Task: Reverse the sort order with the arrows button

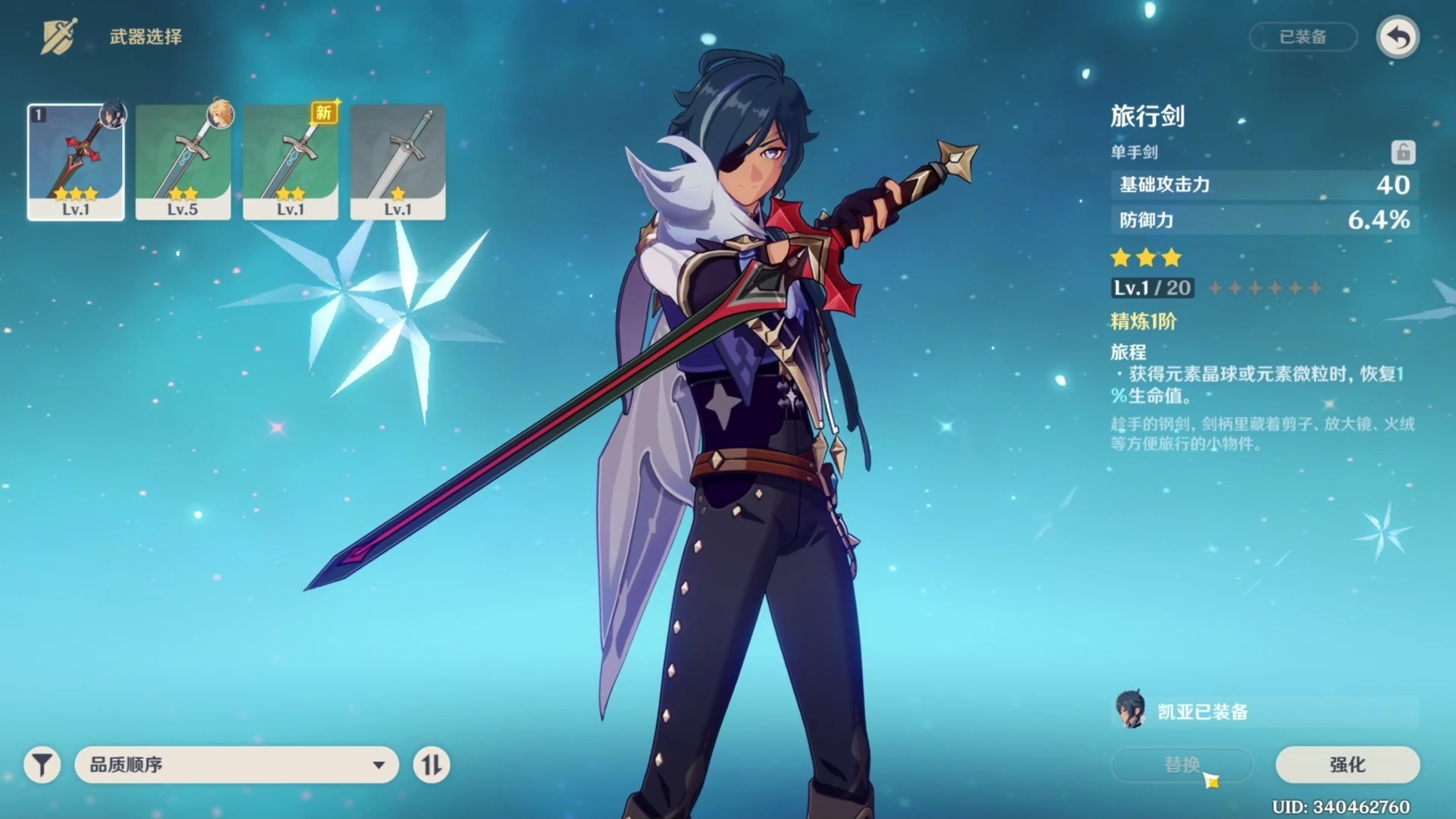Action: (431, 764)
